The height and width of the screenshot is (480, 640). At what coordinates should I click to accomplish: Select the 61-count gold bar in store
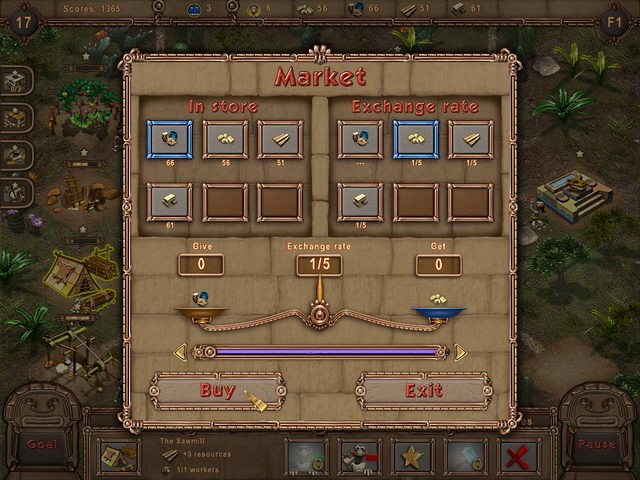(x=171, y=201)
